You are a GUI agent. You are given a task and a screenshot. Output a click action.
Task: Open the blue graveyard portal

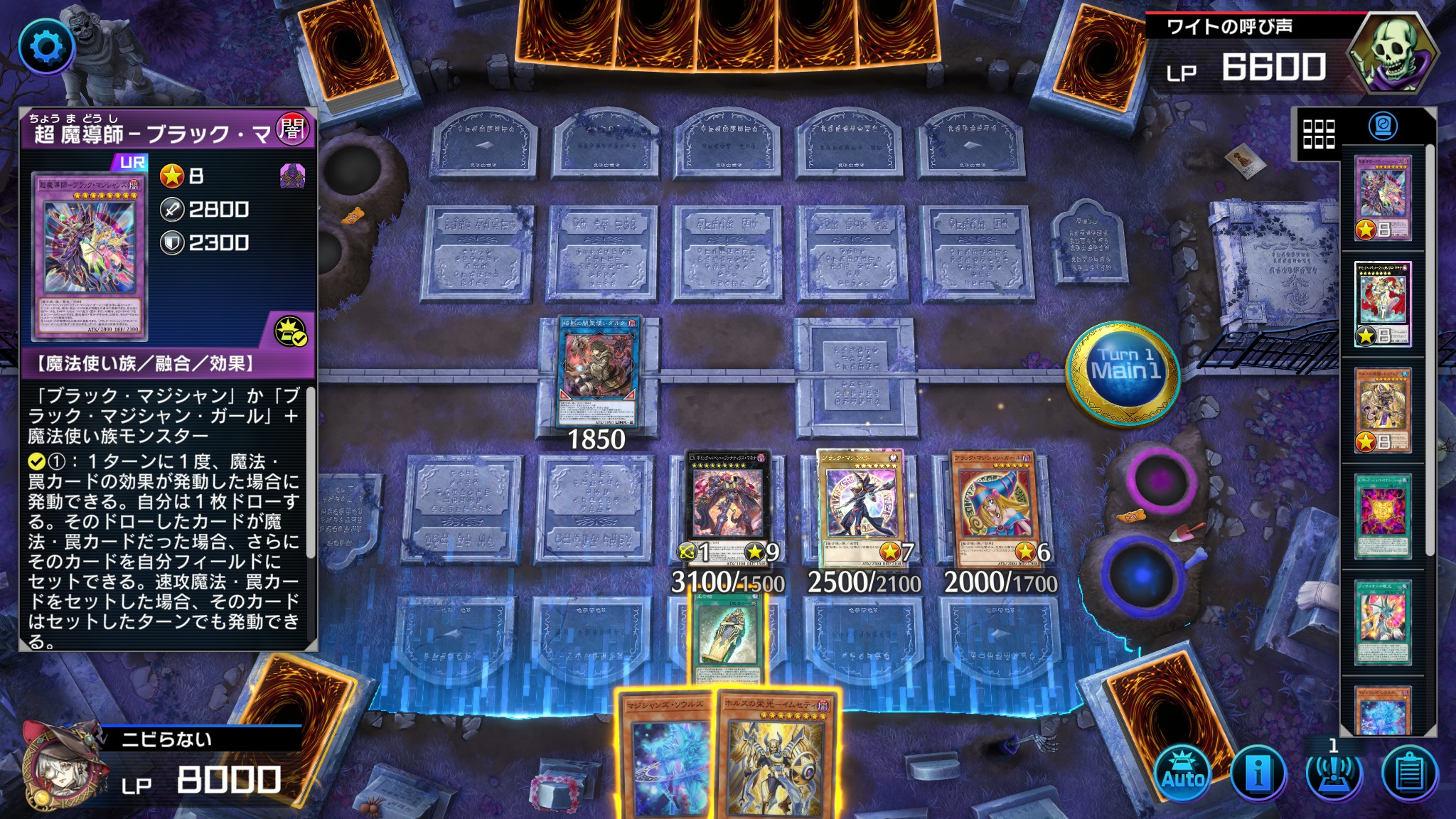(x=1141, y=572)
